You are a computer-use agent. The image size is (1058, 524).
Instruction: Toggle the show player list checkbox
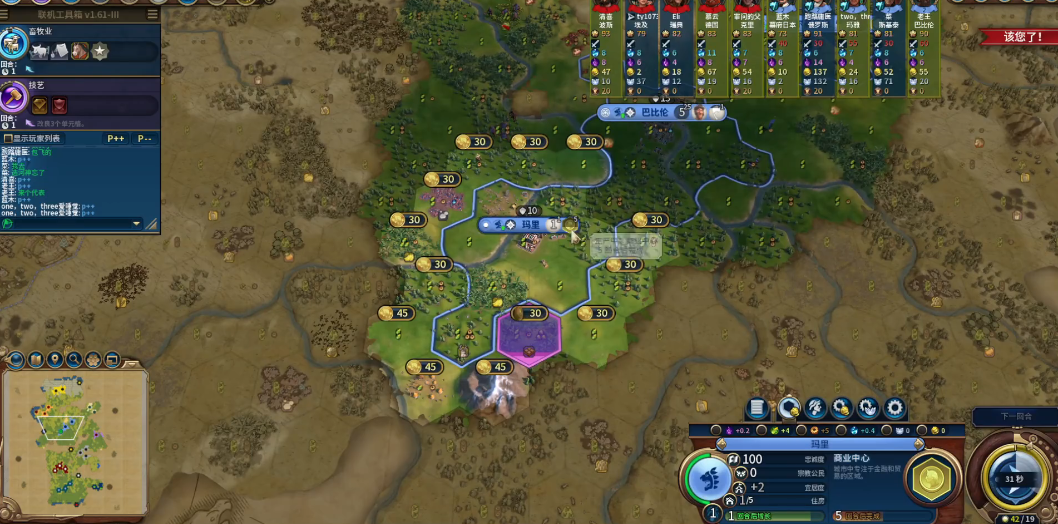click(7, 138)
